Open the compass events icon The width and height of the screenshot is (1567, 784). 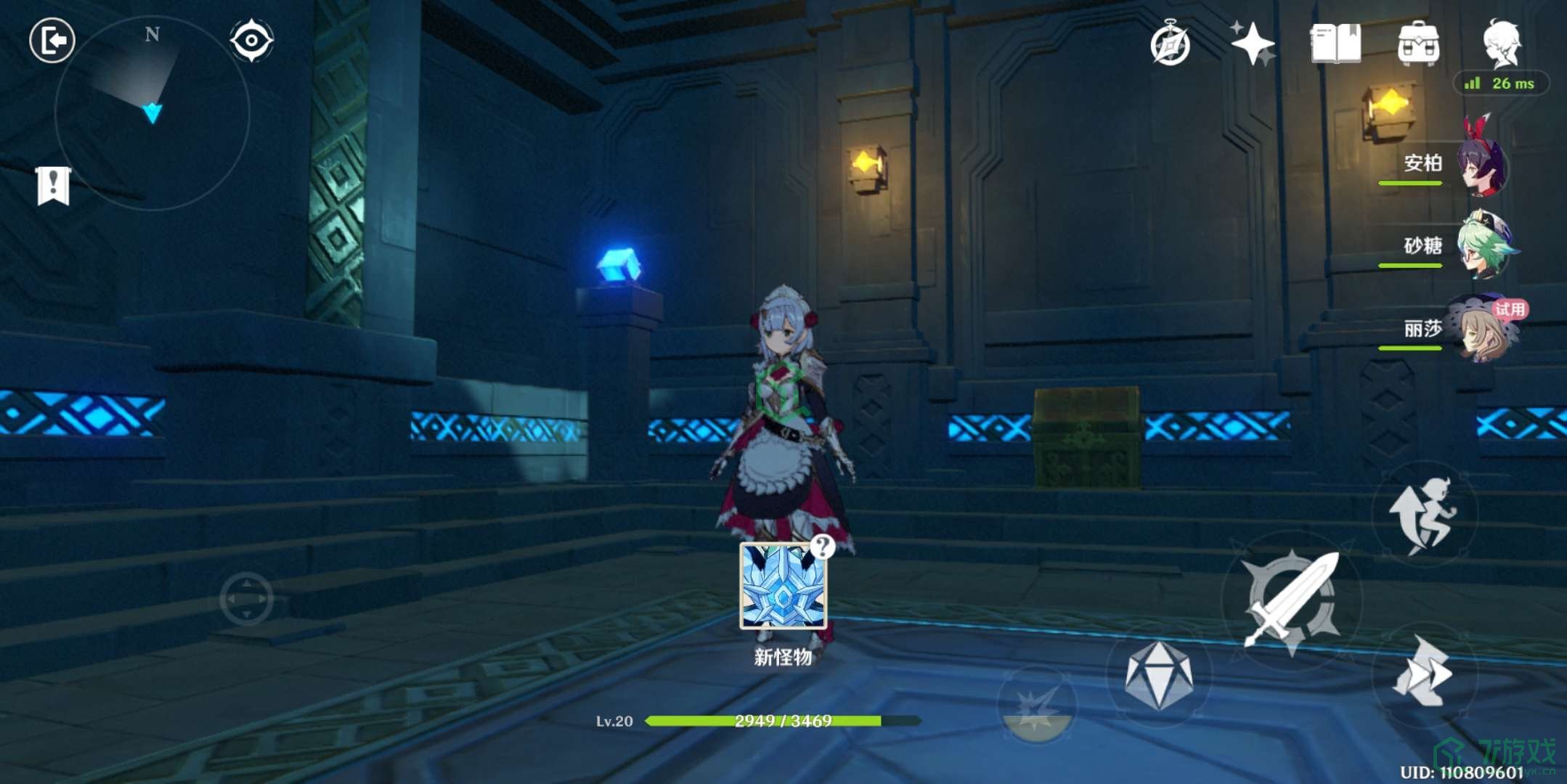1170,45
